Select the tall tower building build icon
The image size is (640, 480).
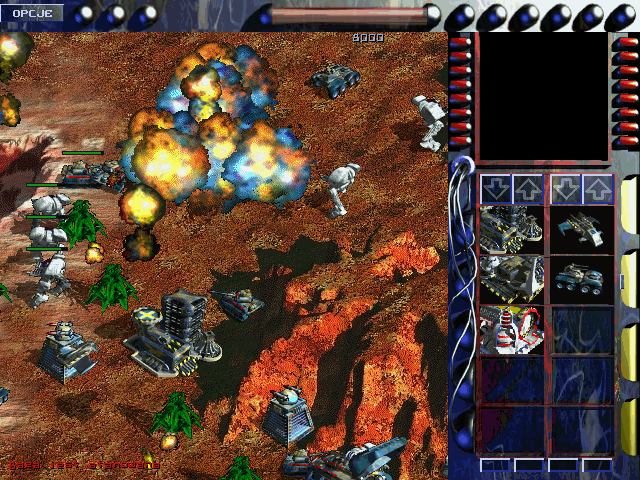click(x=511, y=228)
